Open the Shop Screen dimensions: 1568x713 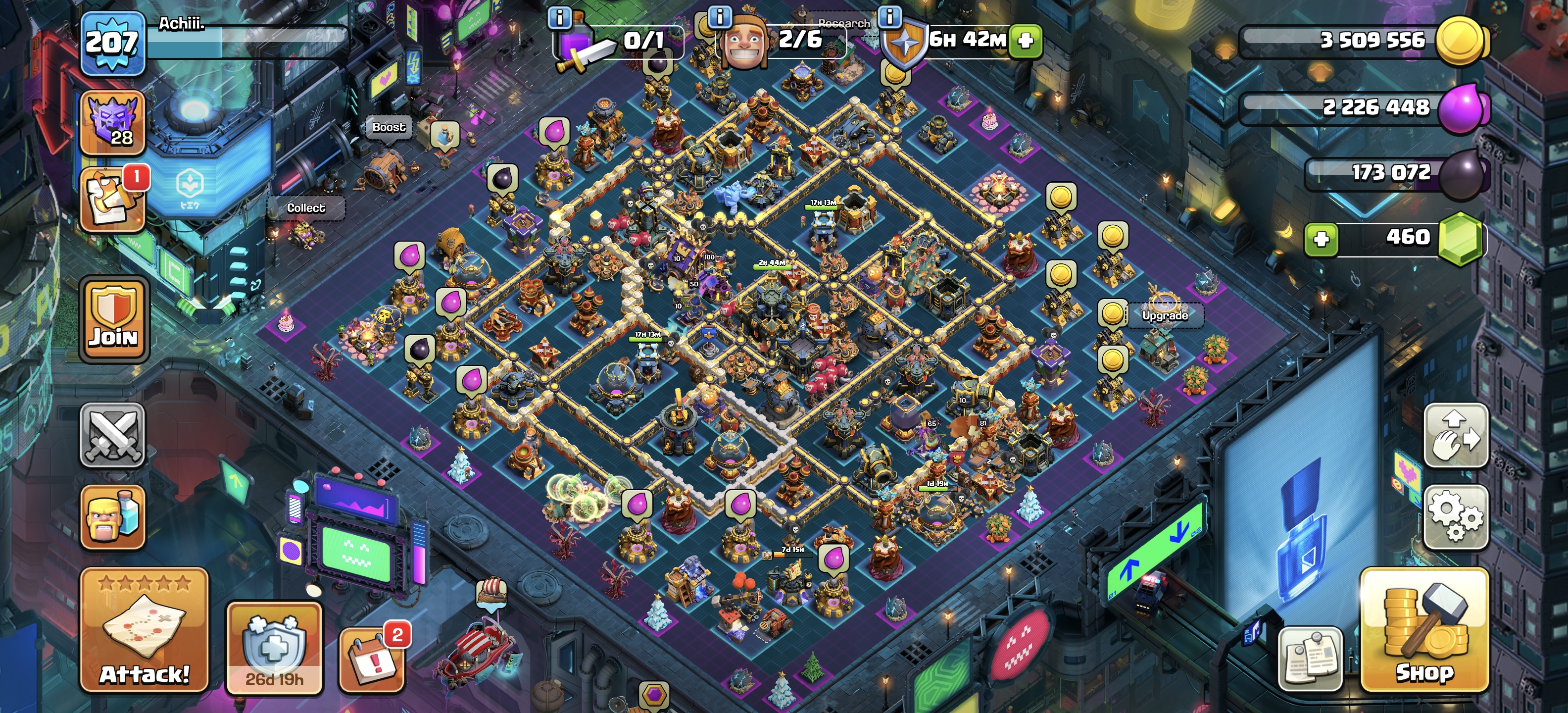(x=1424, y=630)
